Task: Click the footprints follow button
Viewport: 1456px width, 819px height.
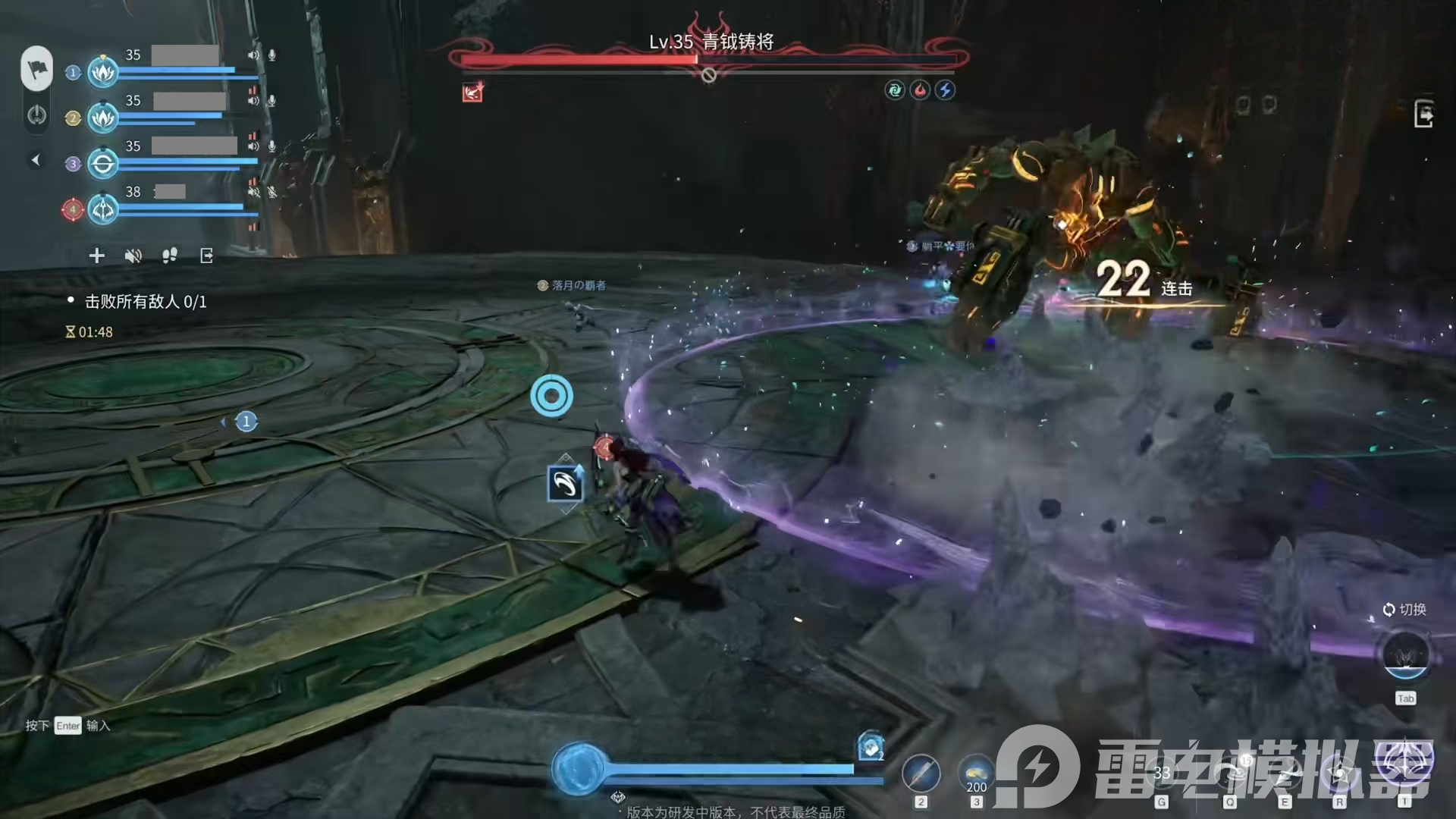Action: [x=169, y=256]
